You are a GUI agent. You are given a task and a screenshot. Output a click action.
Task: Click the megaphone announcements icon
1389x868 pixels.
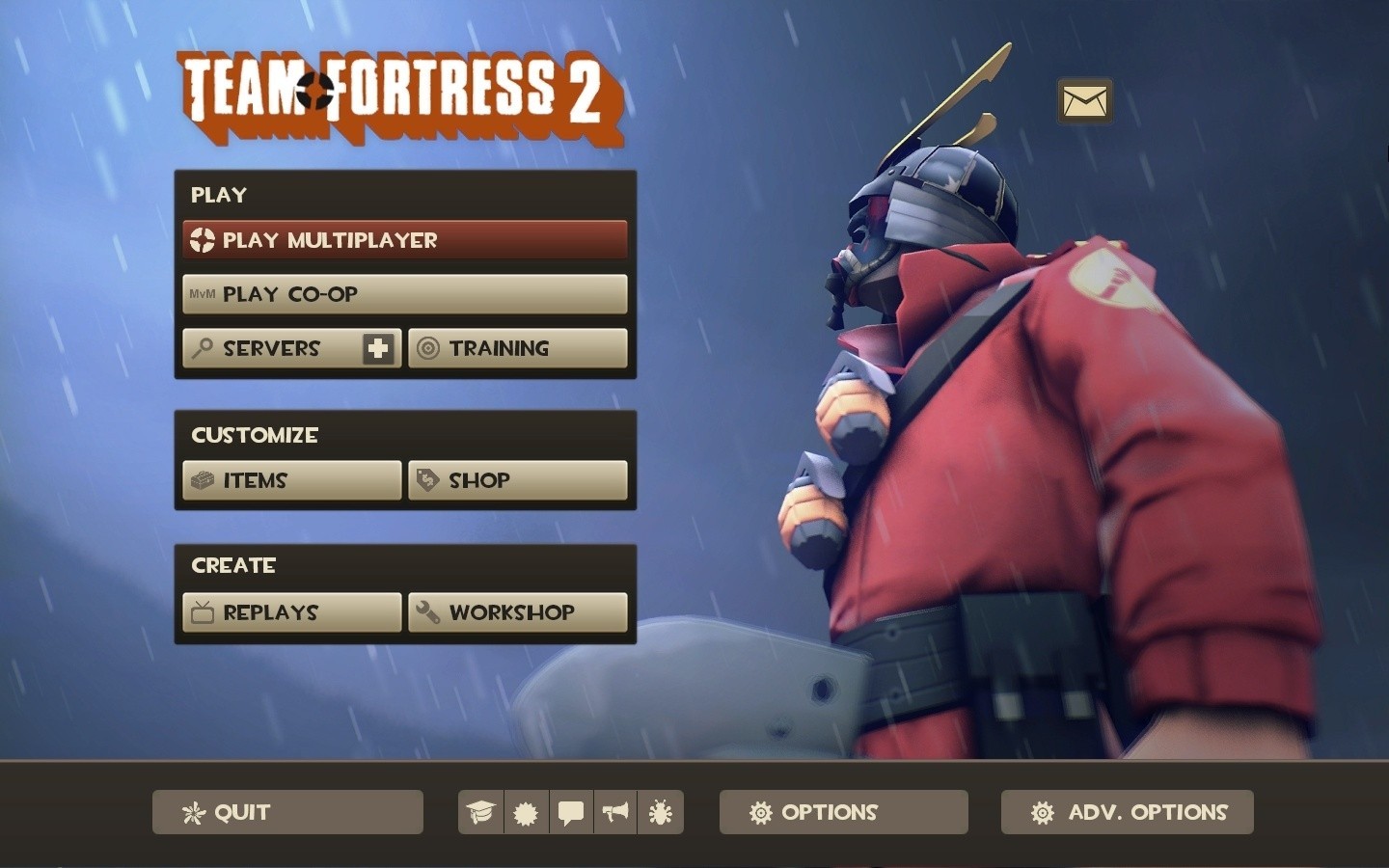pos(615,812)
